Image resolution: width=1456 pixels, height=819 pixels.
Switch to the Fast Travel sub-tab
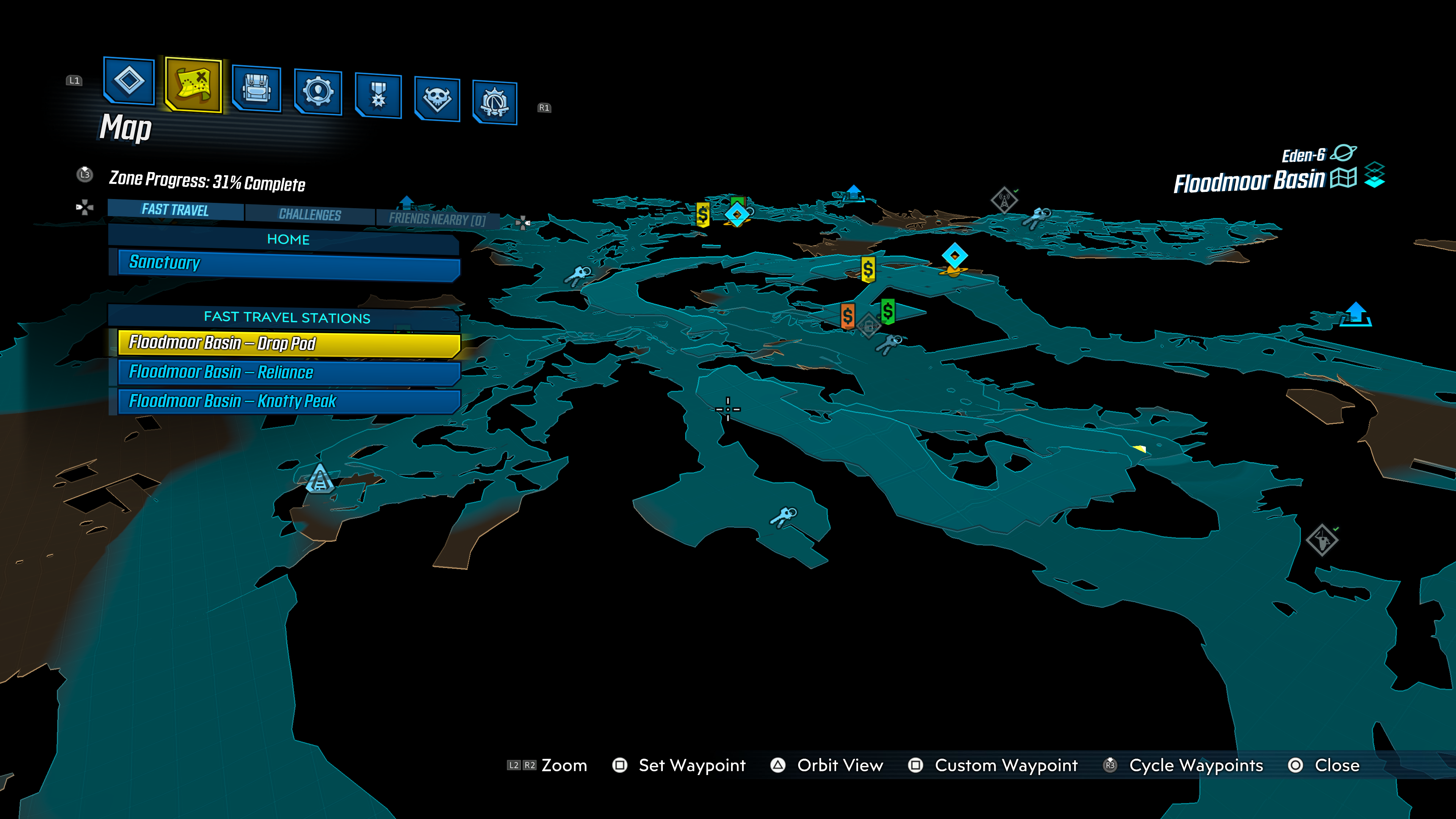(175, 210)
